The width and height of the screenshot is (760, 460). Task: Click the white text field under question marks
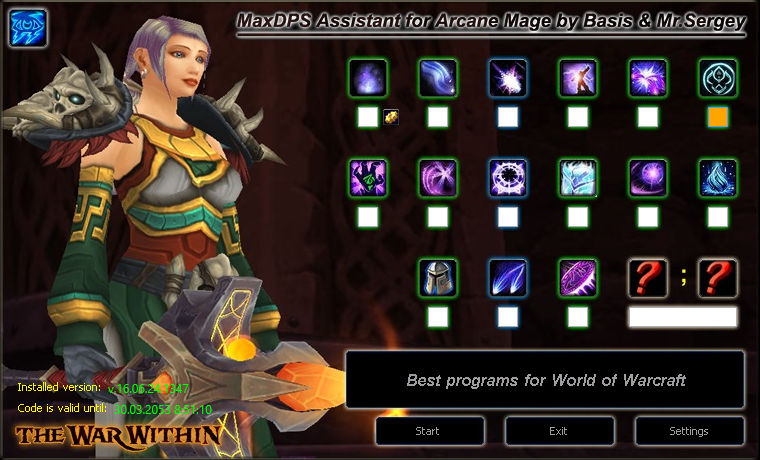[x=683, y=317]
